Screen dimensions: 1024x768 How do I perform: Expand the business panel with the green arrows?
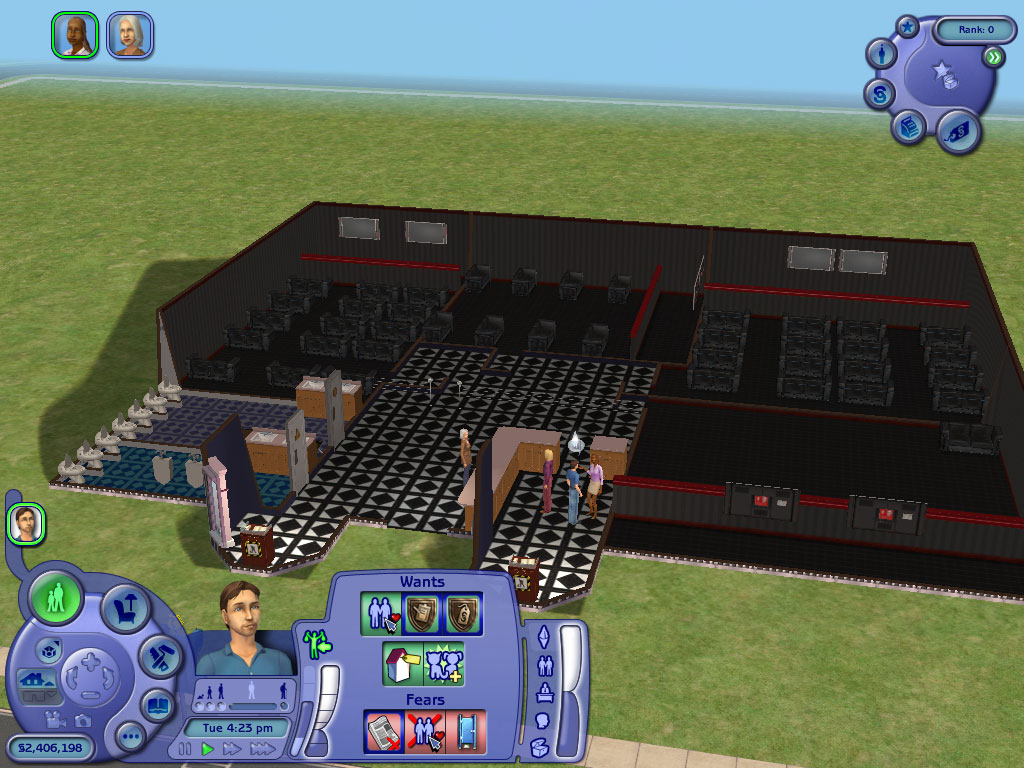(x=992, y=58)
